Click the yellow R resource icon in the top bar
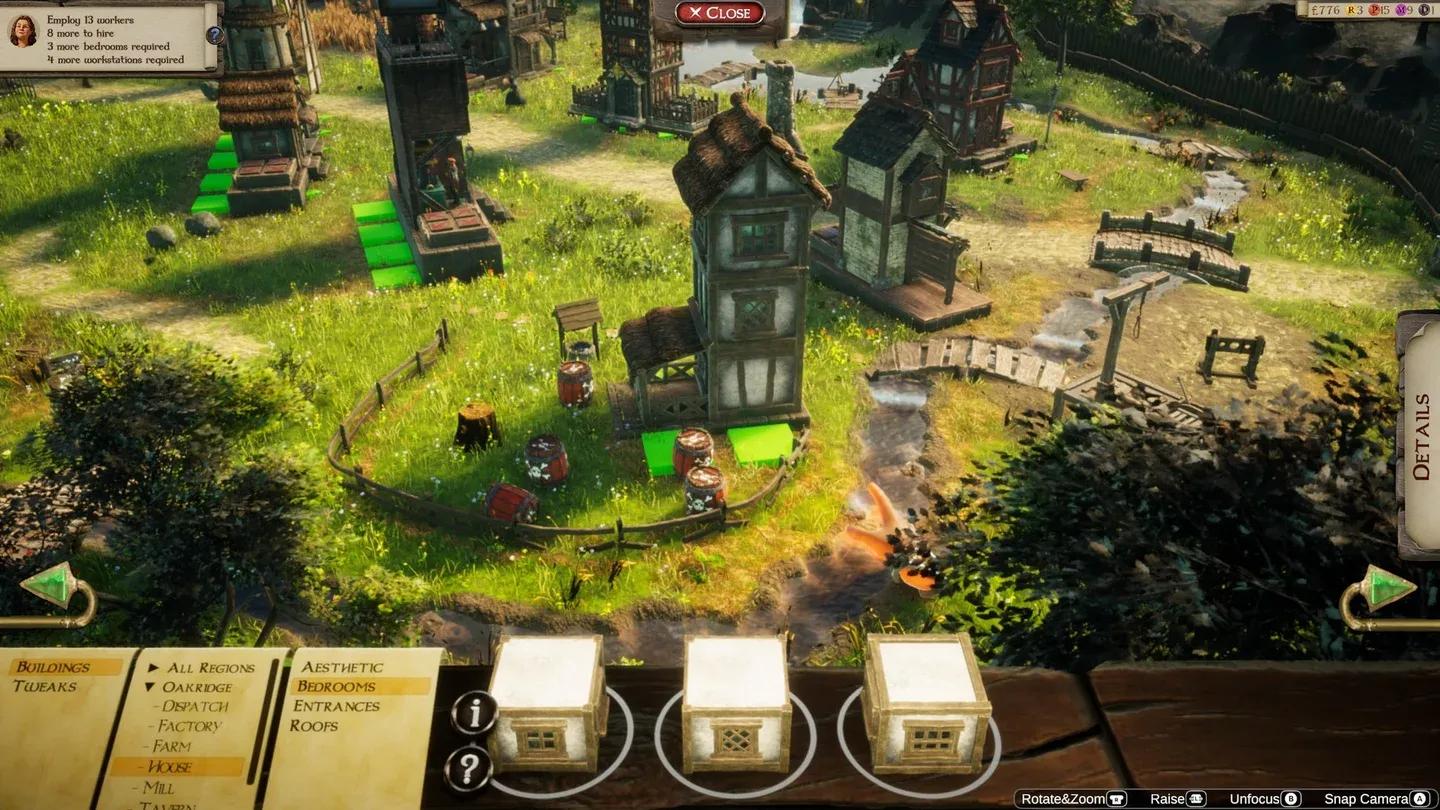Viewport: 1440px width, 810px height. (1351, 10)
